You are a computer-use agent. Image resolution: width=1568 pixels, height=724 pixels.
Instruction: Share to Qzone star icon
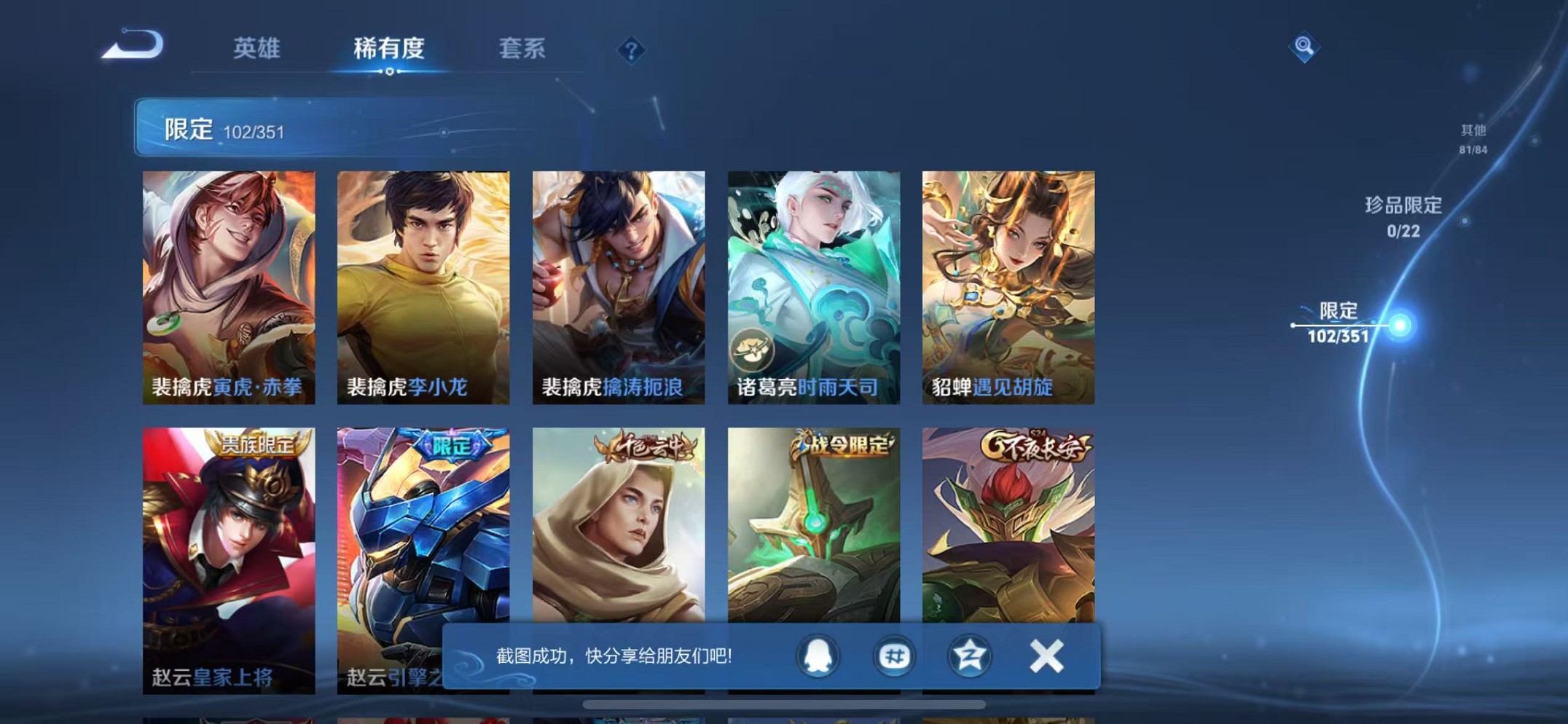pos(969,656)
